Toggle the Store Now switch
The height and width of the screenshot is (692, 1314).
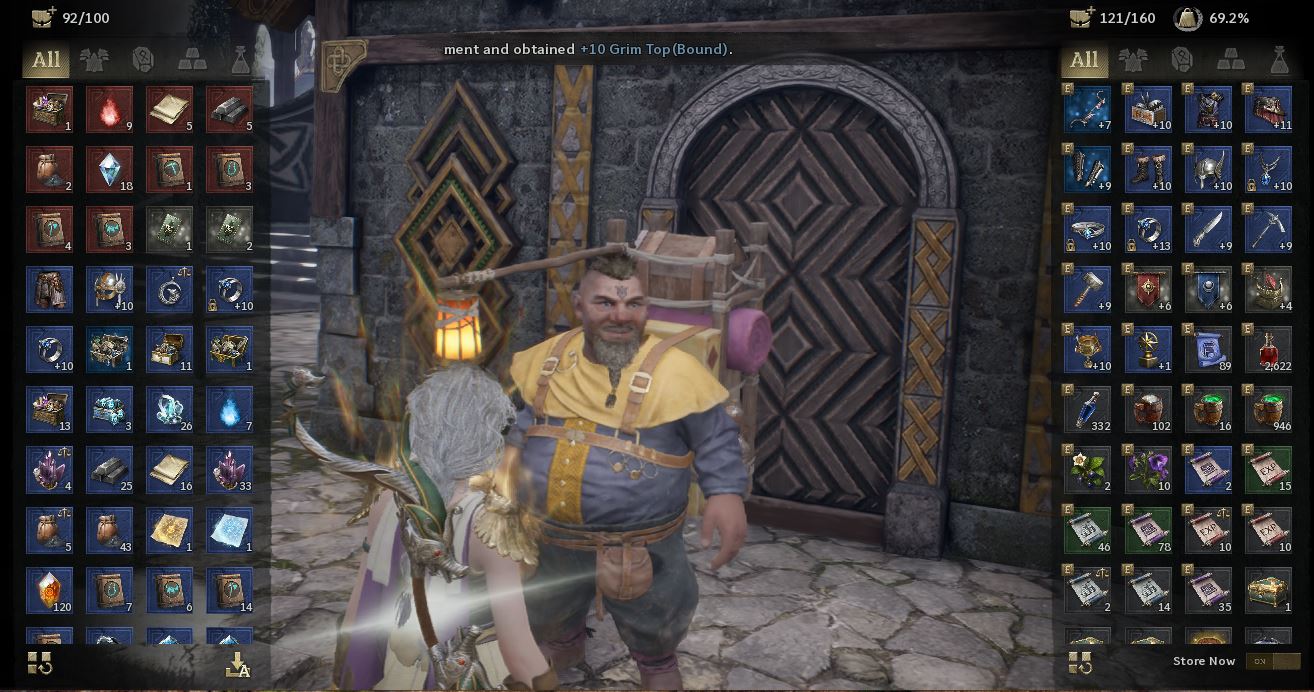click(1272, 661)
